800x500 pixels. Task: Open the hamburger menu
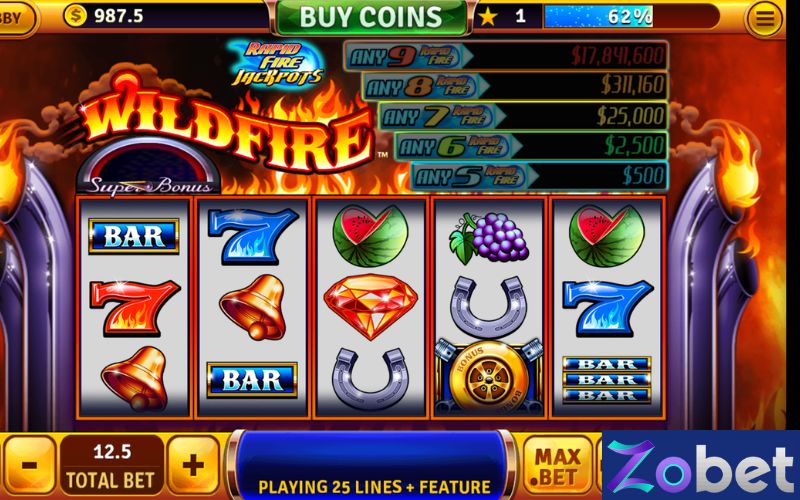pyautogui.click(x=765, y=18)
